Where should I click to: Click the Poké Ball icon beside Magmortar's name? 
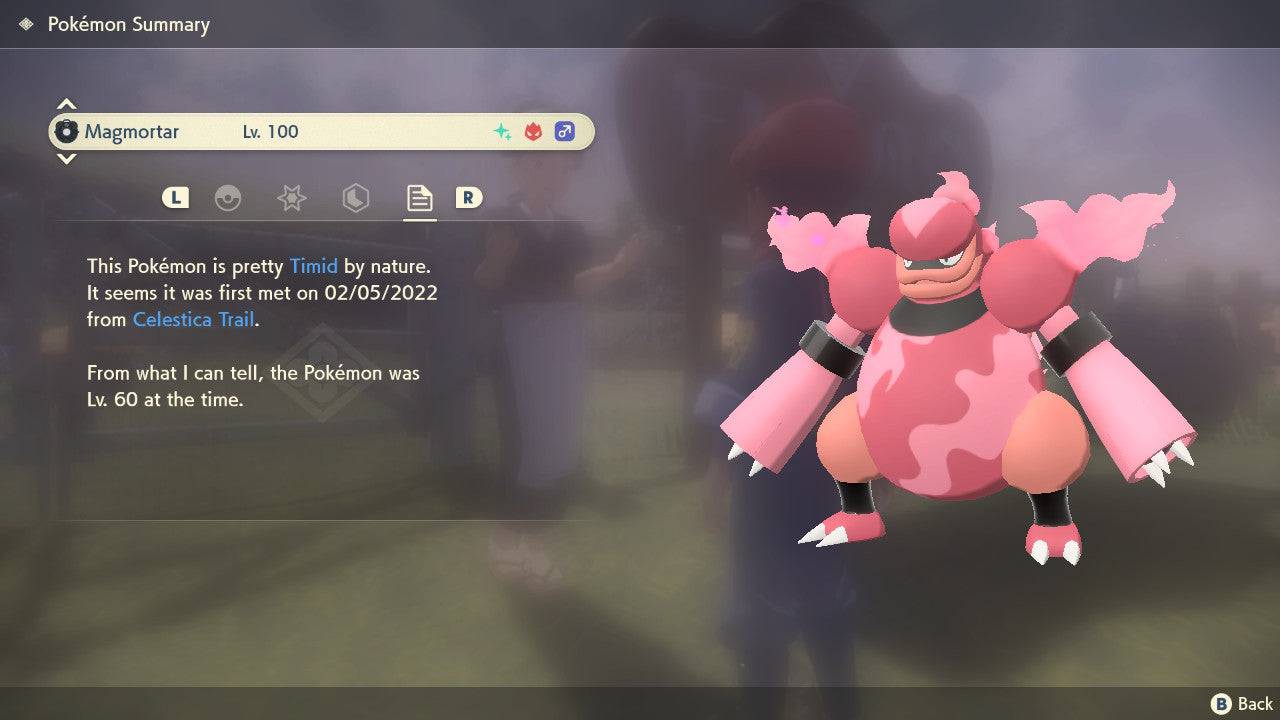pos(68,131)
